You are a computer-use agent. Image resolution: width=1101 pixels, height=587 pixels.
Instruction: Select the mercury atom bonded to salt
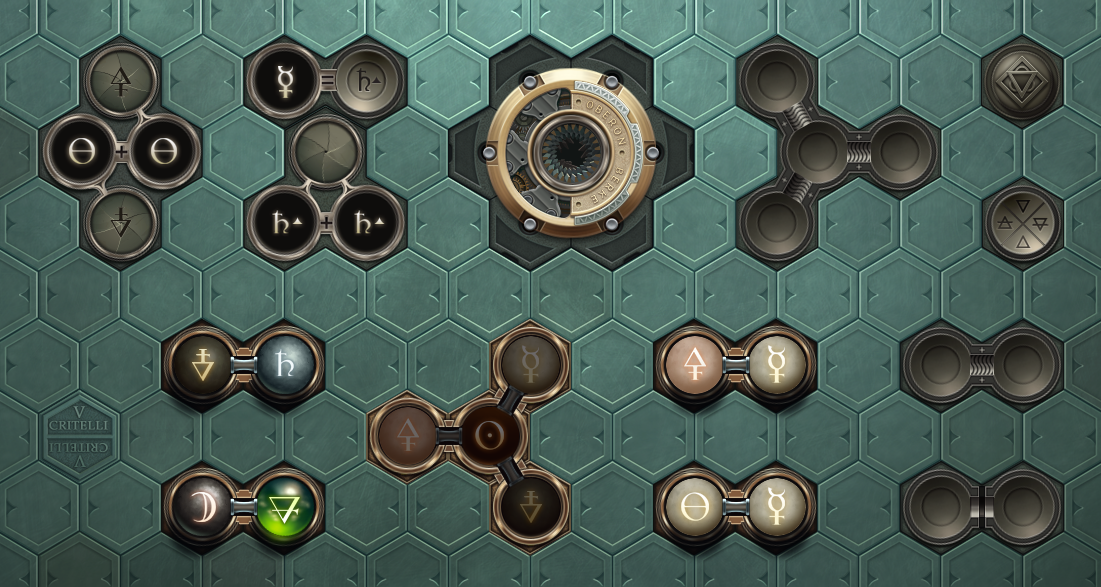[775, 507]
